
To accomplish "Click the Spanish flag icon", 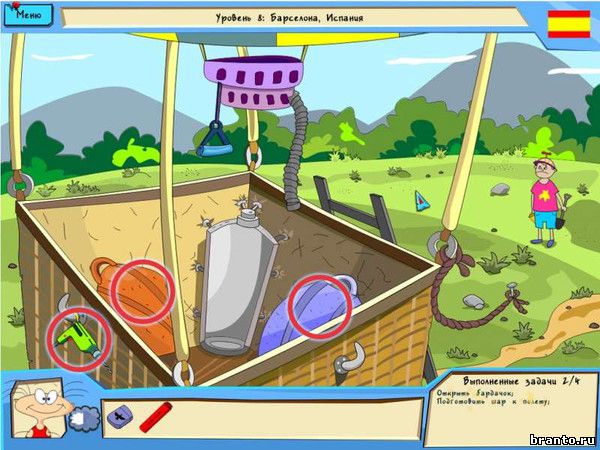I will pyautogui.click(x=569, y=24).
